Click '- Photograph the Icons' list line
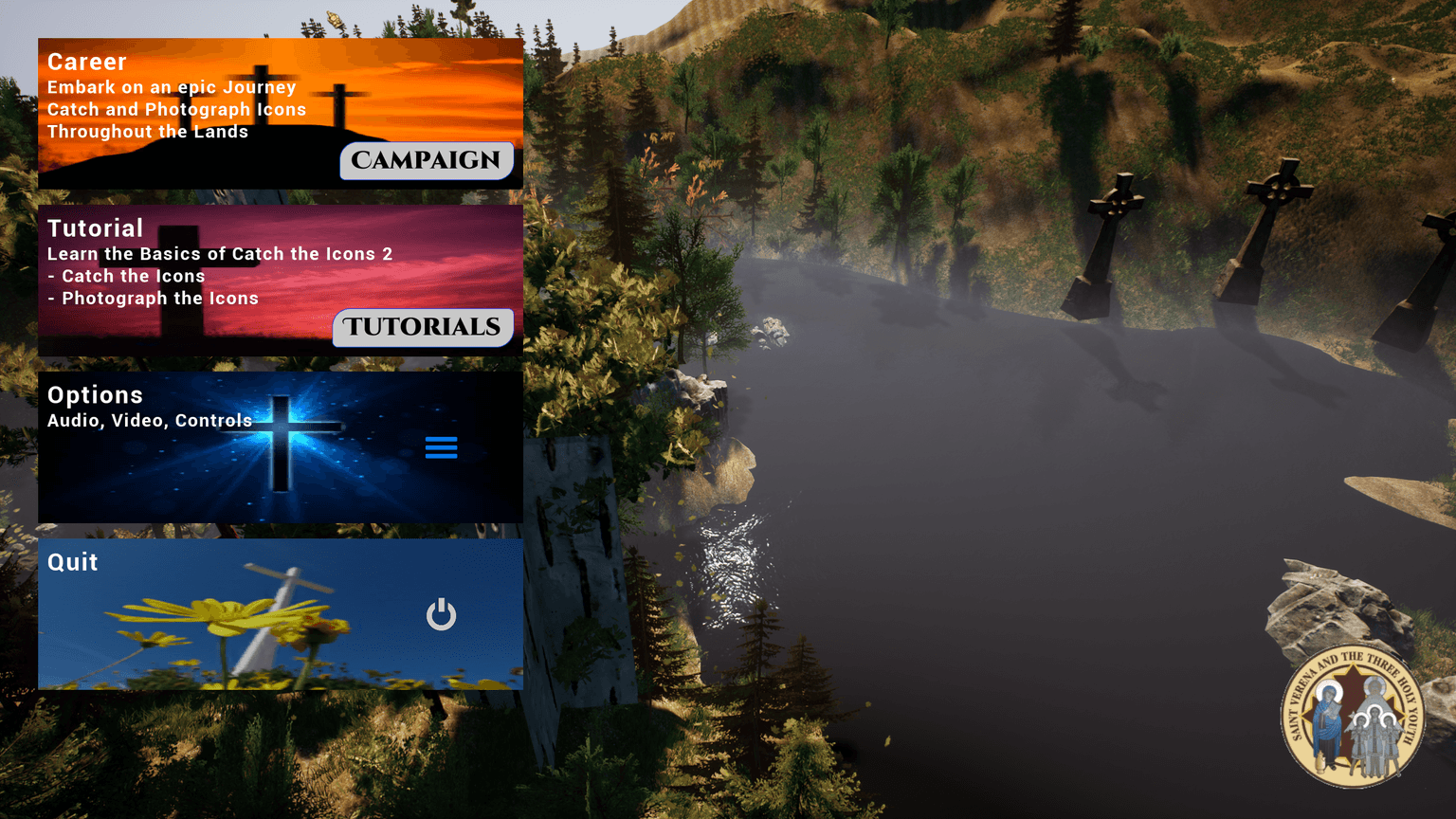Image resolution: width=1456 pixels, height=819 pixels. (x=154, y=298)
